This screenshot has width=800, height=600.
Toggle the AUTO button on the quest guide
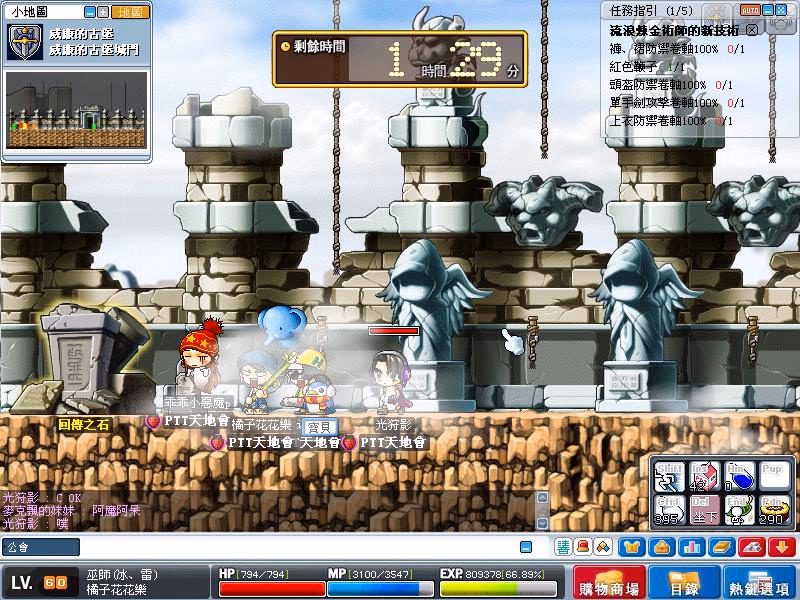pyautogui.click(x=750, y=9)
